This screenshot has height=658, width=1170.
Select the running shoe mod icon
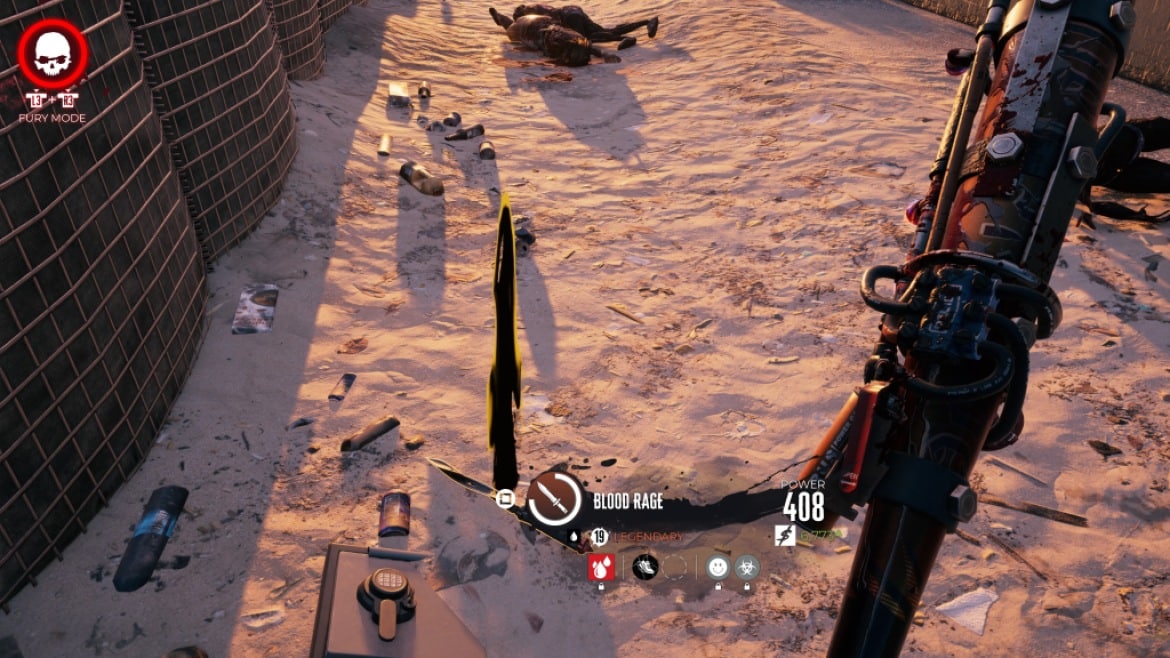point(645,567)
